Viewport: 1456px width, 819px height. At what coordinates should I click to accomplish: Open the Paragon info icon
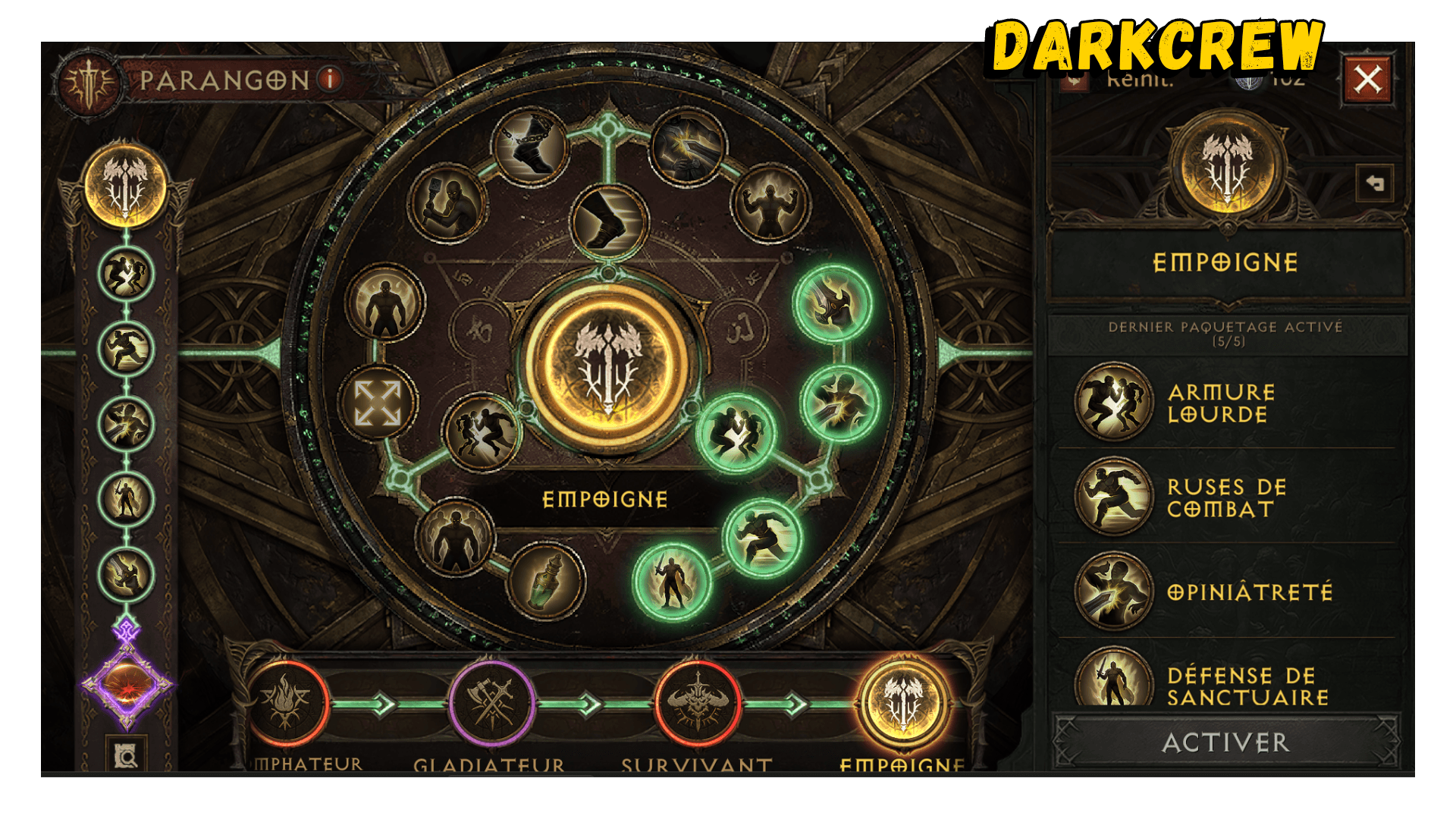coord(330,79)
